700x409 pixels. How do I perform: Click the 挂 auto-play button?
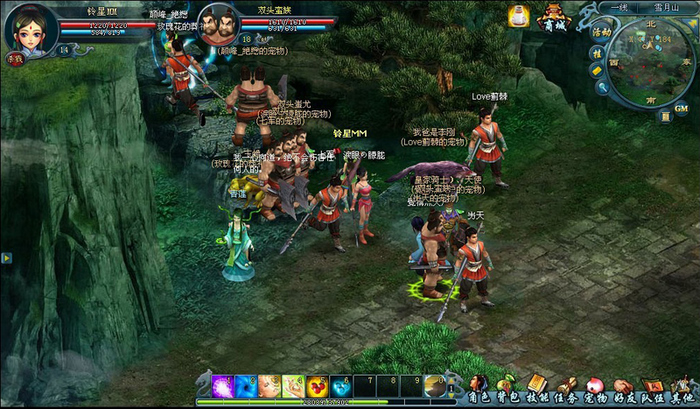point(598,52)
